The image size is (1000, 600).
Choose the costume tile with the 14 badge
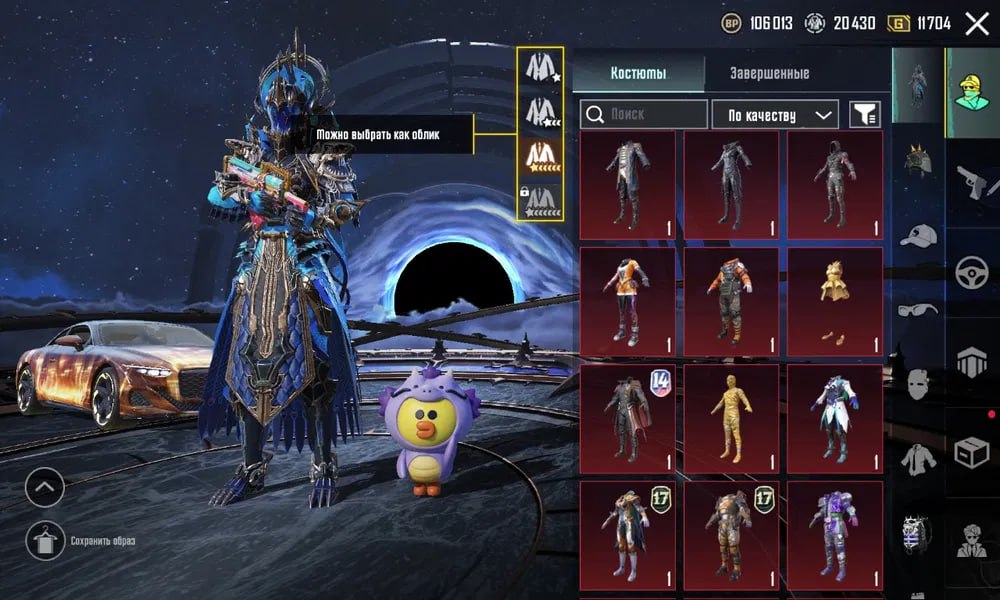coord(627,418)
